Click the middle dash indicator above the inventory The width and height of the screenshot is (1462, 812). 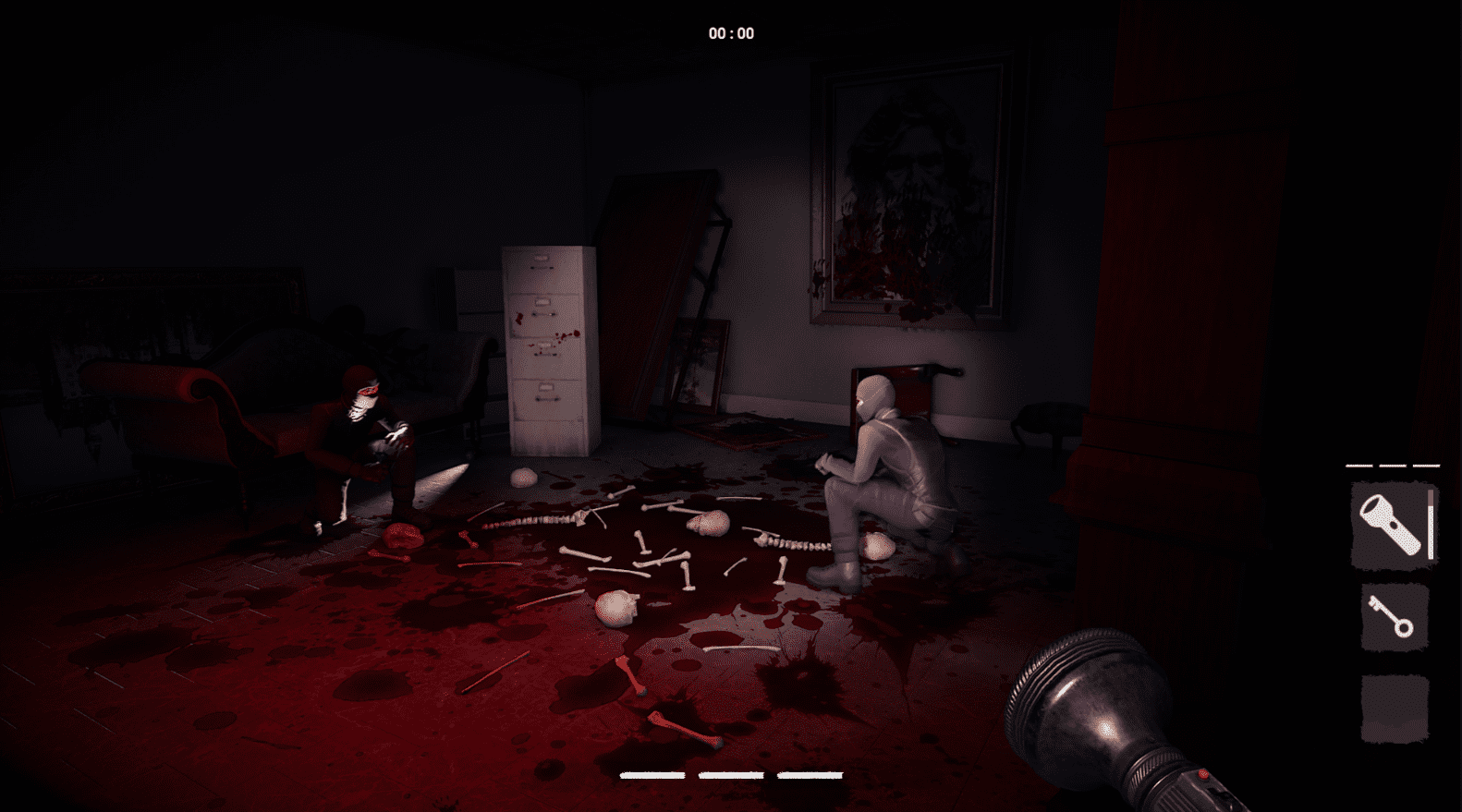coord(1392,465)
